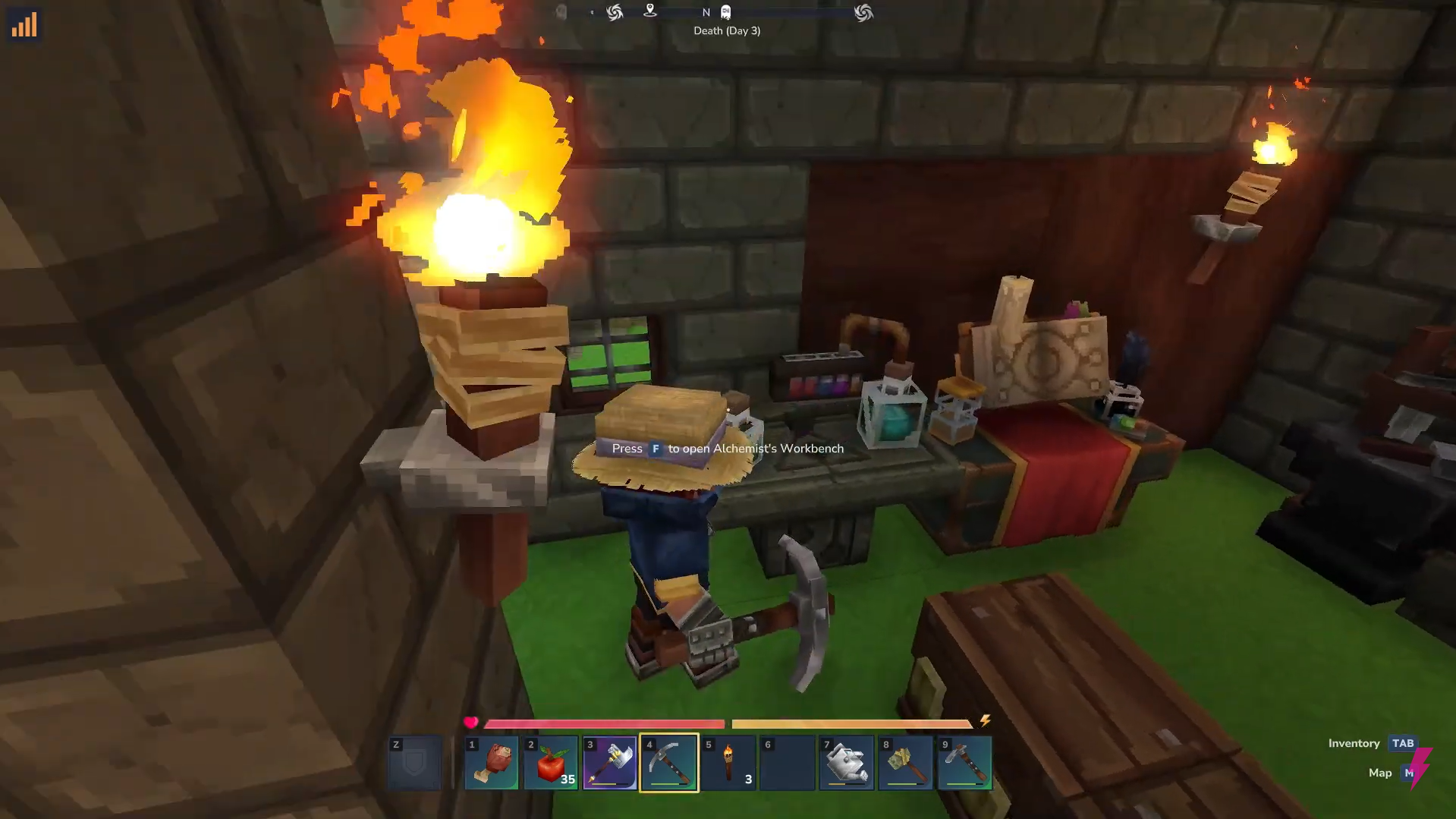Click the ghost grave marker on compass
The height and width of the screenshot is (819, 1456).
tap(725, 11)
